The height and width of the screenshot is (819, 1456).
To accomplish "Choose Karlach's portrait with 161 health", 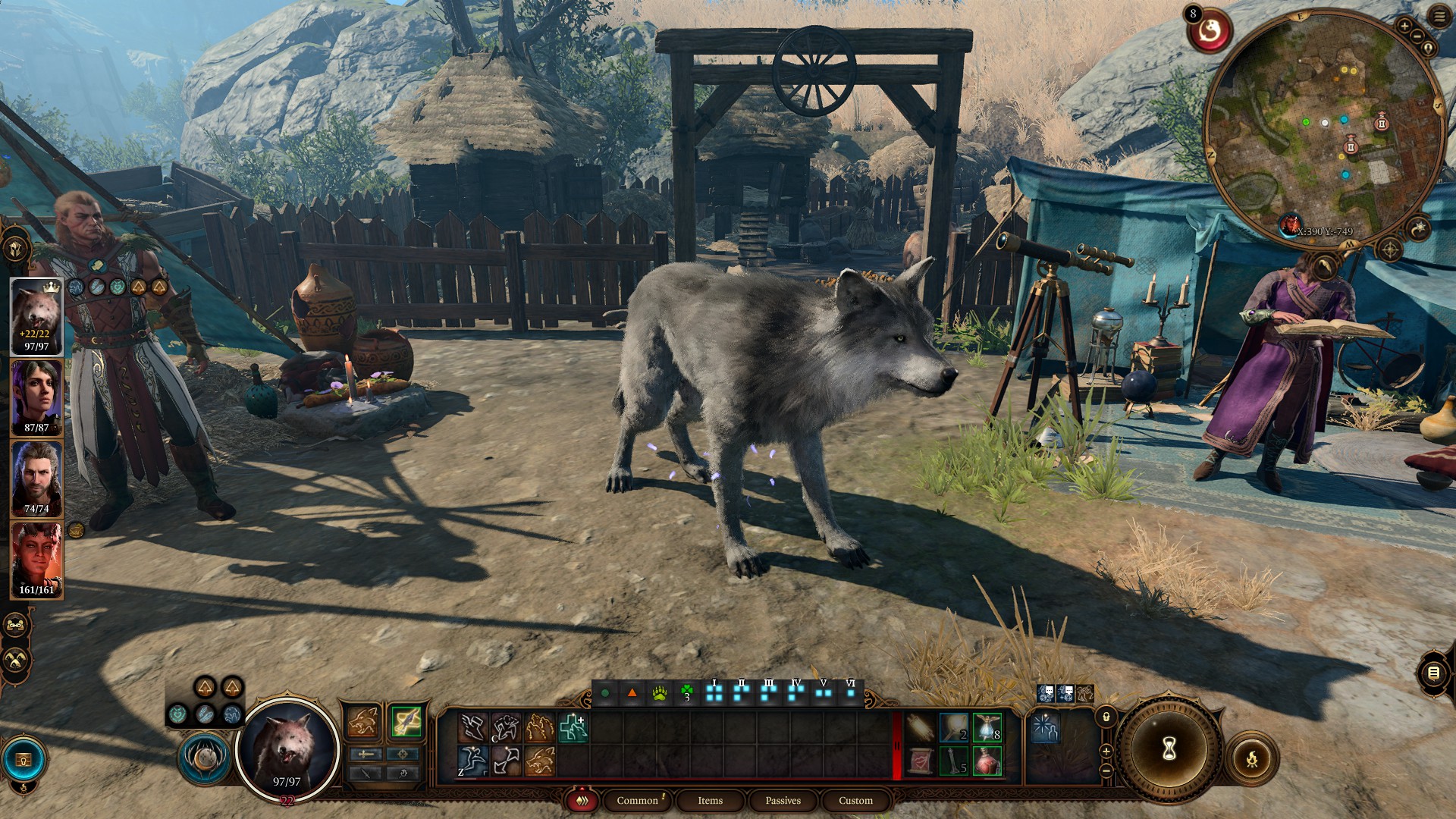I will (36, 560).
